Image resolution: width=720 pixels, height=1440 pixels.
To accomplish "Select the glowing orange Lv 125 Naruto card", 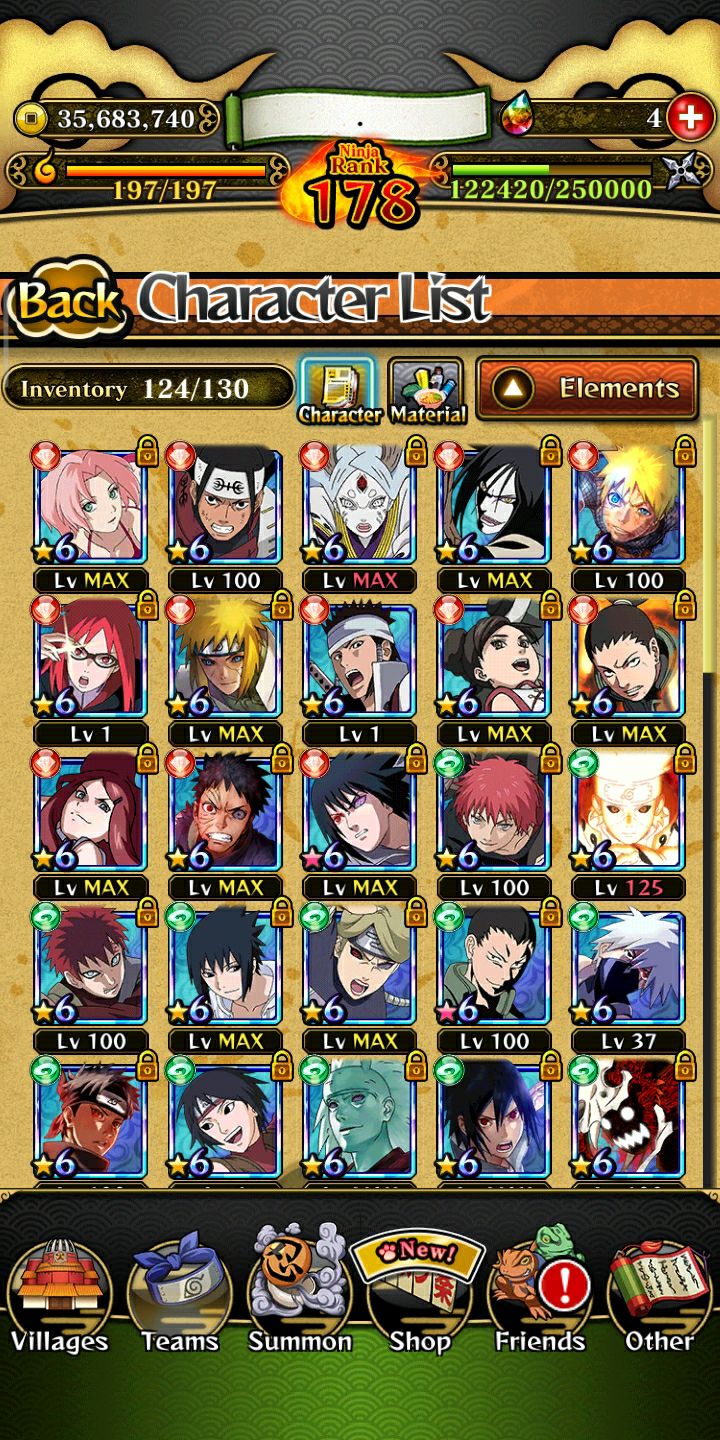I will (x=627, y=814).
